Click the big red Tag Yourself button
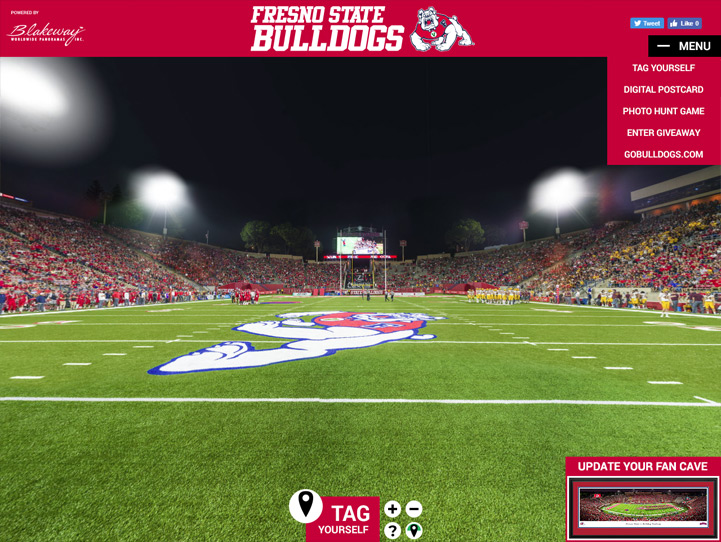 343,519
